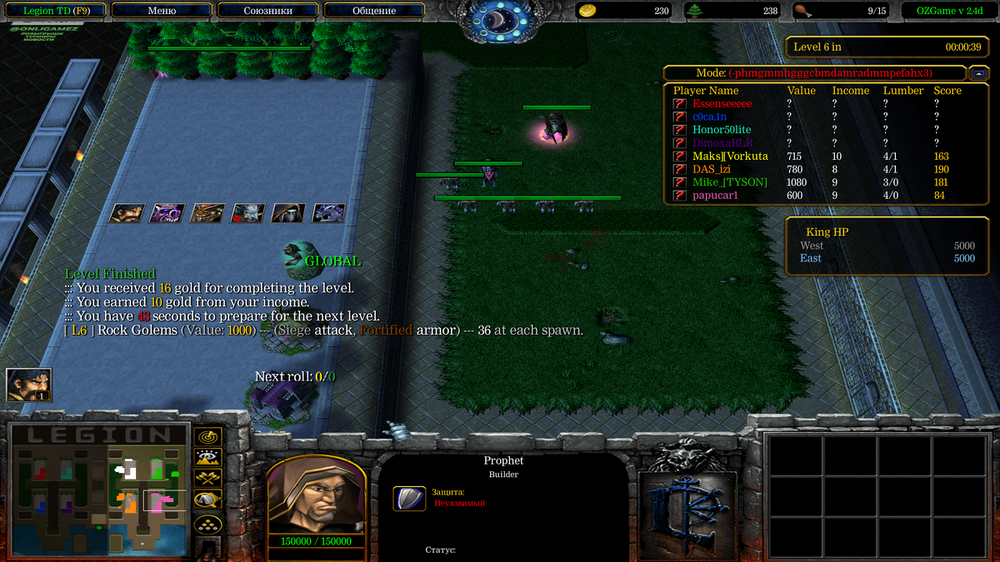Click the Prophet unit portrait
Image resolution: width=1000 pixels, height=562 pixels.
coord(314,494)
